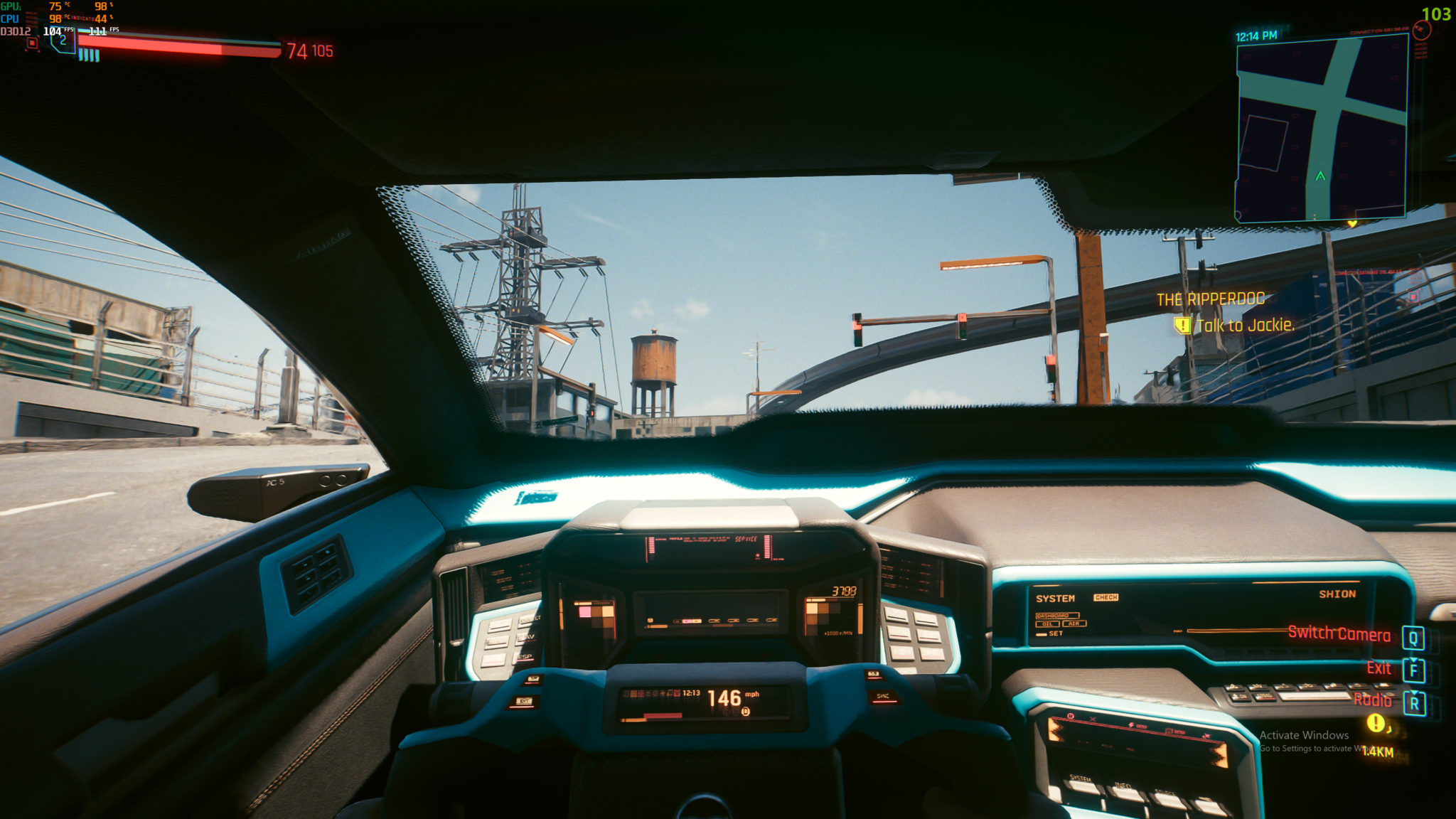
Task: Select the Exit vehicle option
Action: (1379, 668)
